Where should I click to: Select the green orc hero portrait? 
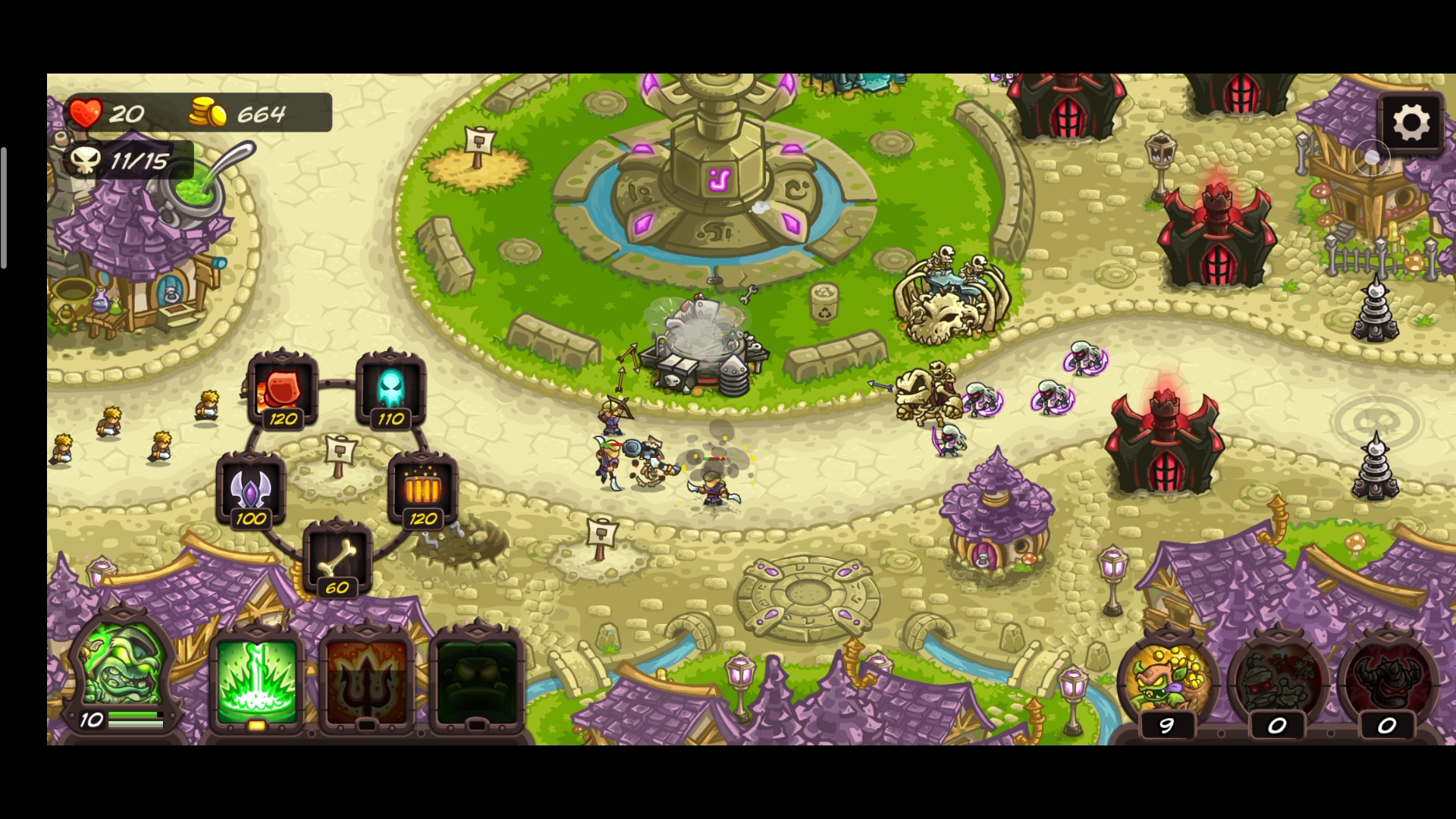click(123, 671)
